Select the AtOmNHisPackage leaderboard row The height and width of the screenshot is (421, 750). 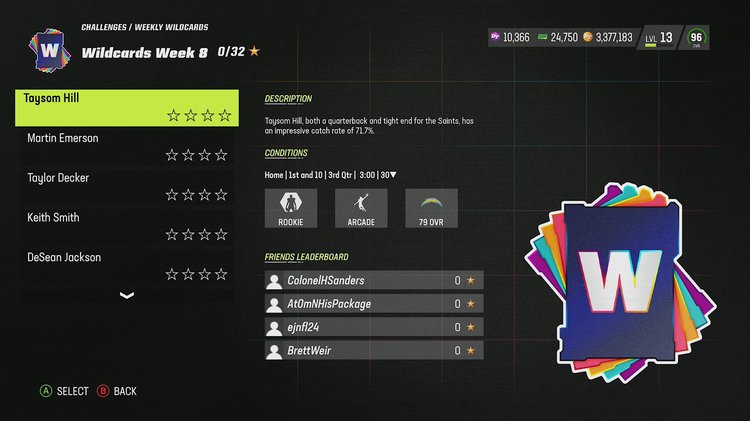[x=373, y=304]
